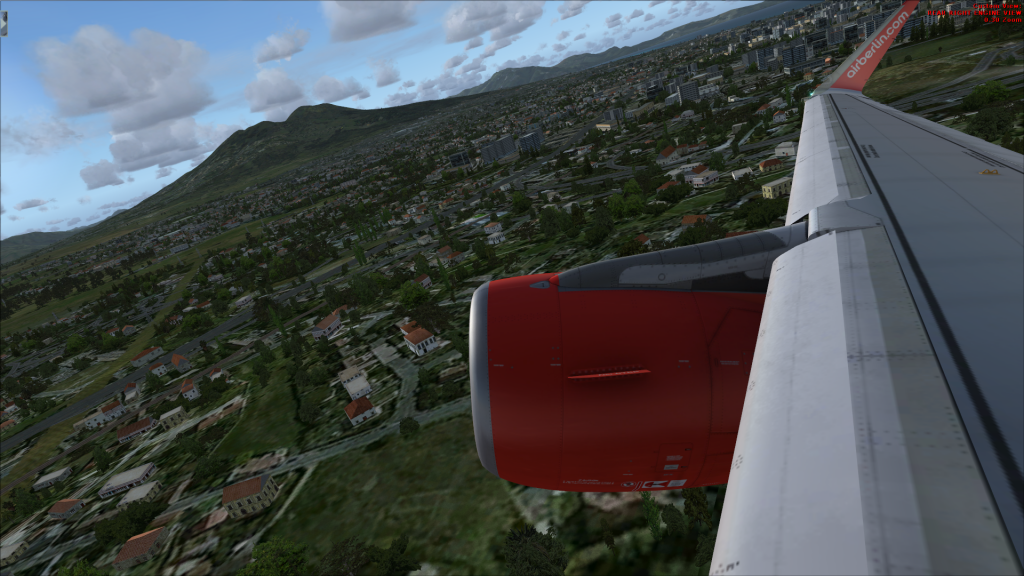
Task: Expand the side panel arrow tab
Action: coord(3,24)
